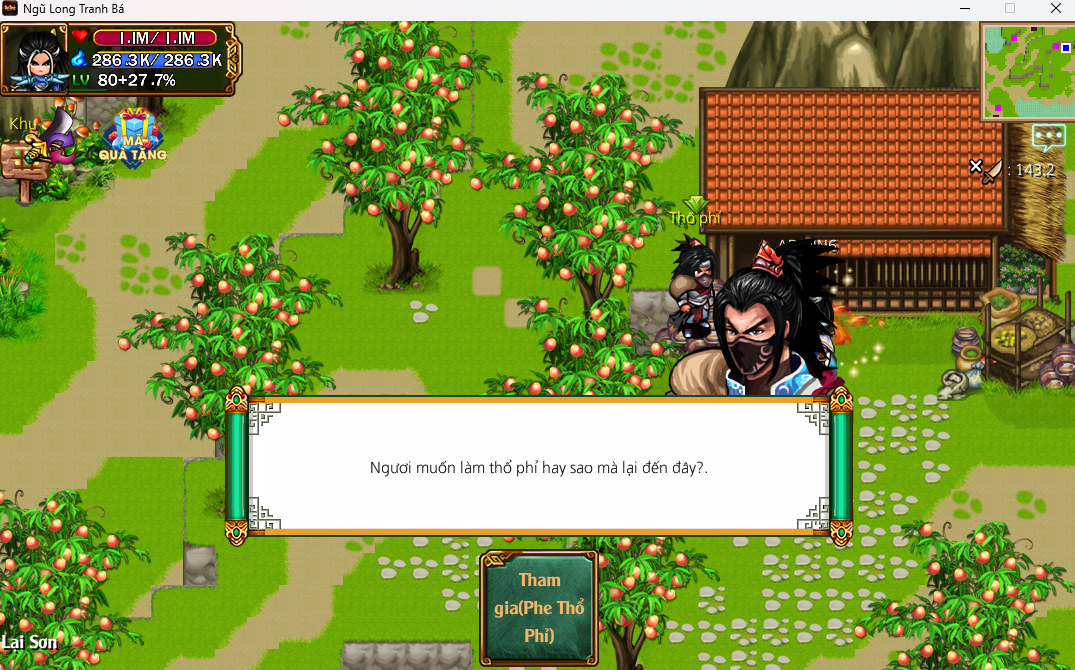Choose the Tham gia (Phe Thổ Phỉ) option
The height and width of the screenshot is (670, 1075).
pos(539,607)
